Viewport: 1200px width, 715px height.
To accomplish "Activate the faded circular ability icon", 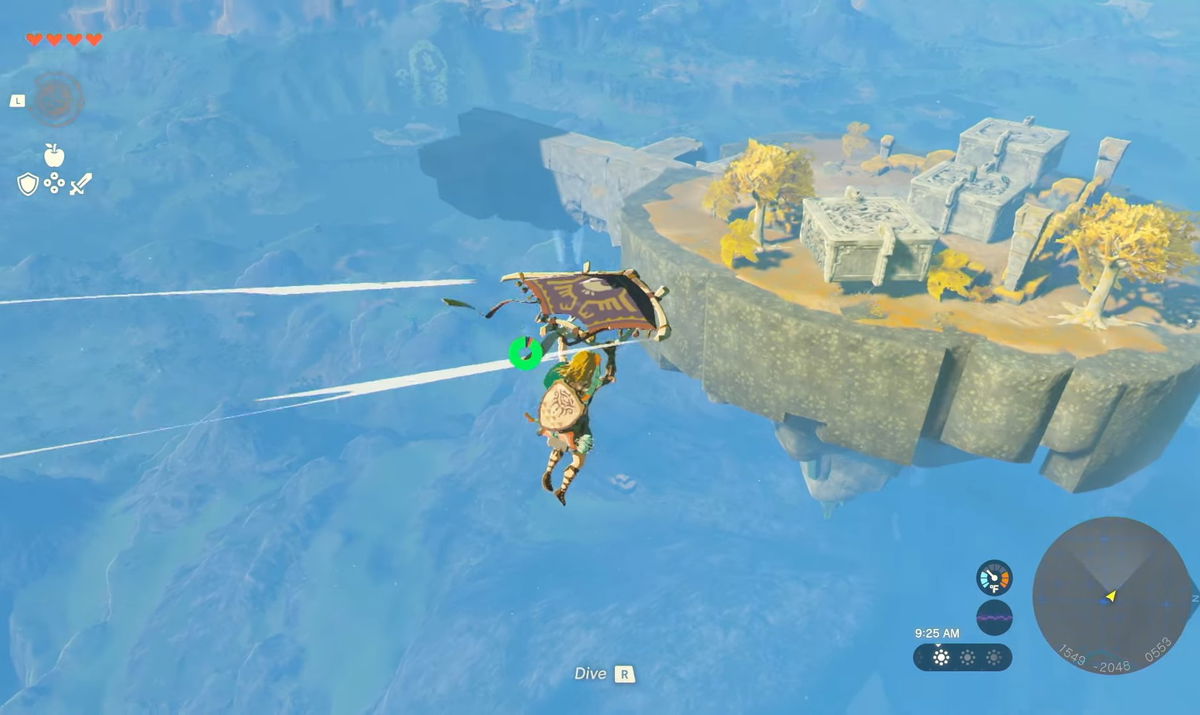I will click(x=55, y=99).
